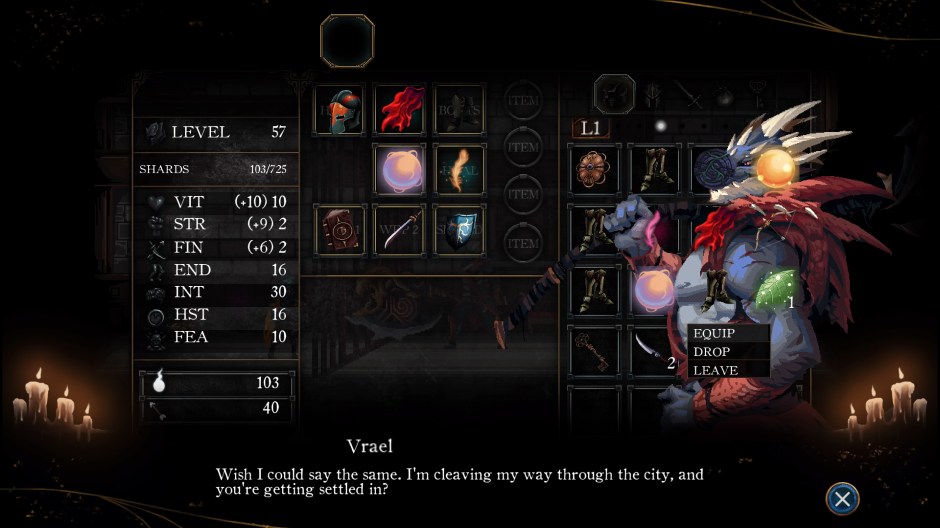Click the equipped boots slot

tap(459, 109)
